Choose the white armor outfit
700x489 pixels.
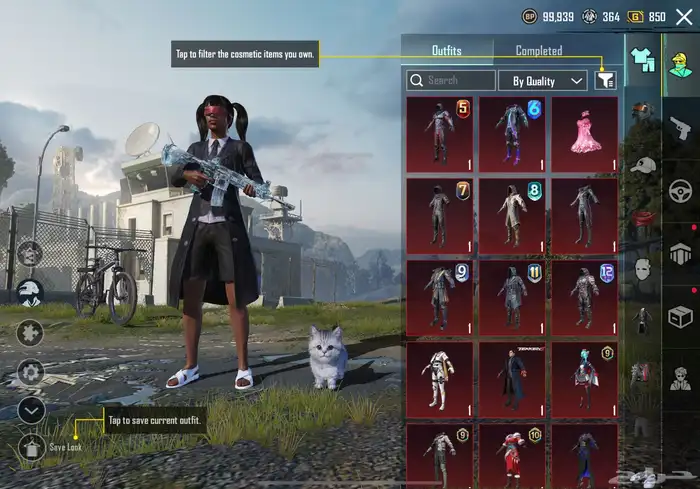(x=440, y=379)
